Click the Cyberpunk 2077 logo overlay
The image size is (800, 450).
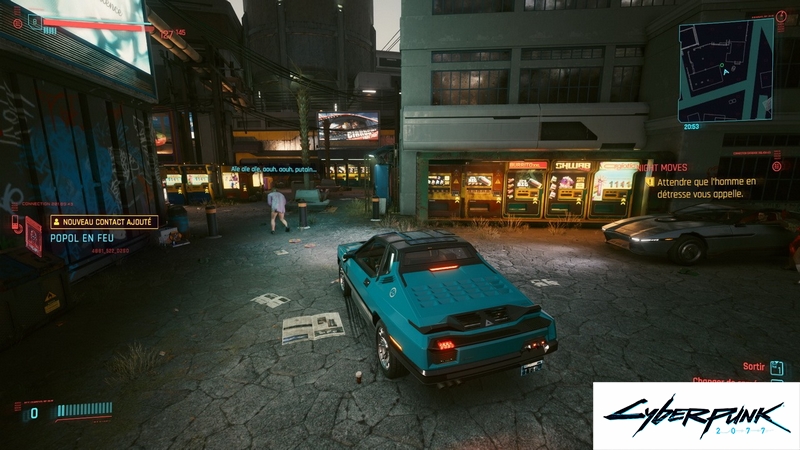[x=695, y=415]
